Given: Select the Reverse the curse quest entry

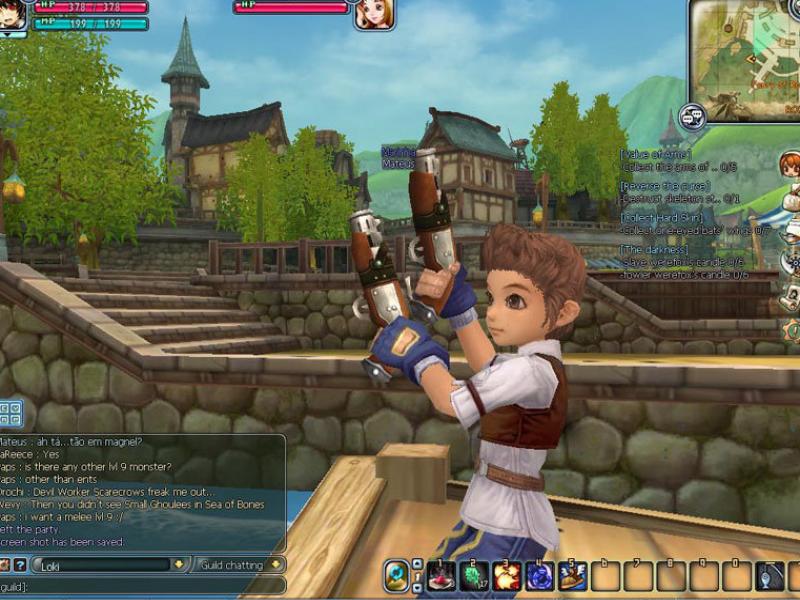Looking at the screenshot, I should (665, 186).
